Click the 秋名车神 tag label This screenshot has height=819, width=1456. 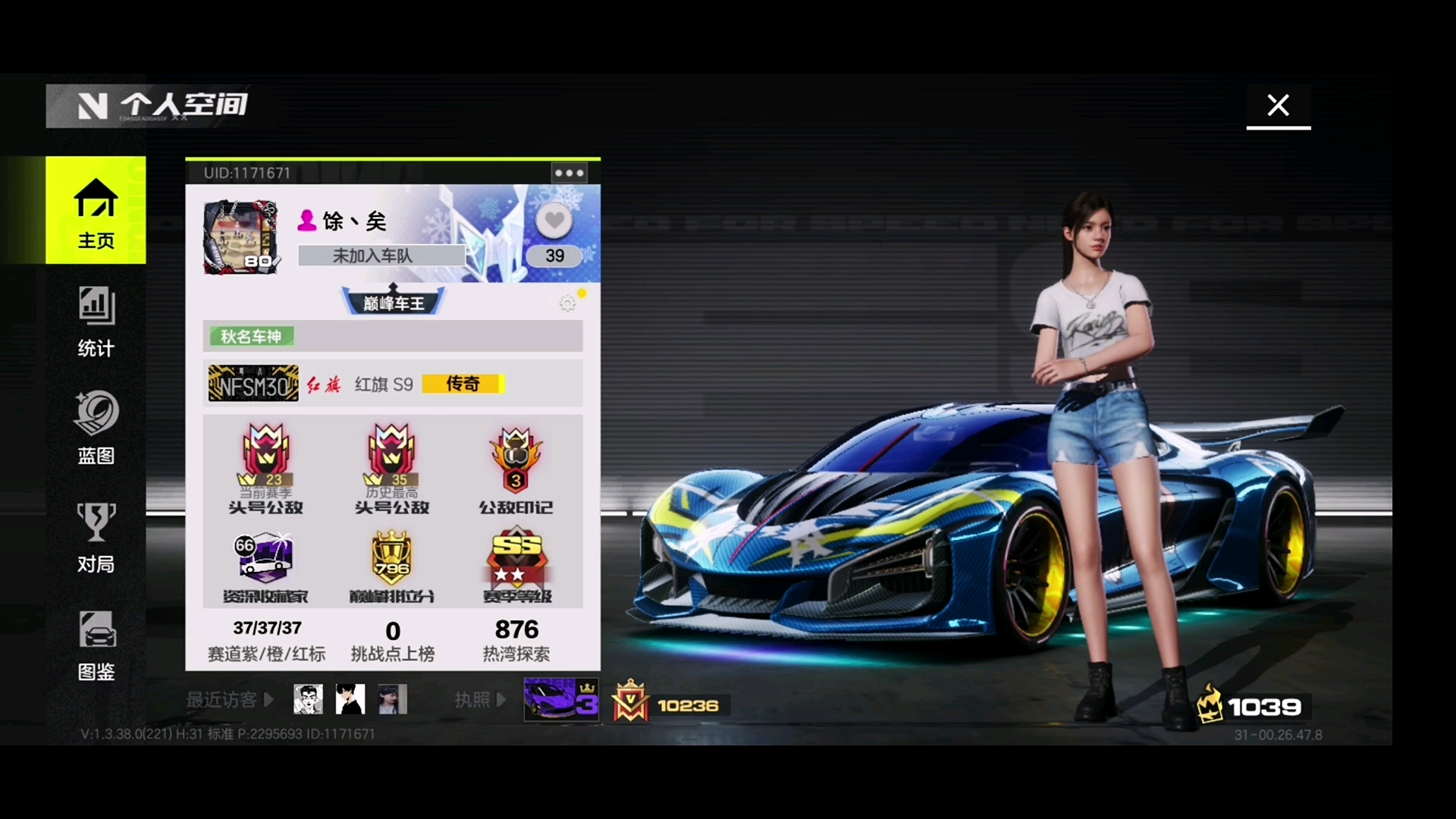pyautogui.click(x=251, y=336)
